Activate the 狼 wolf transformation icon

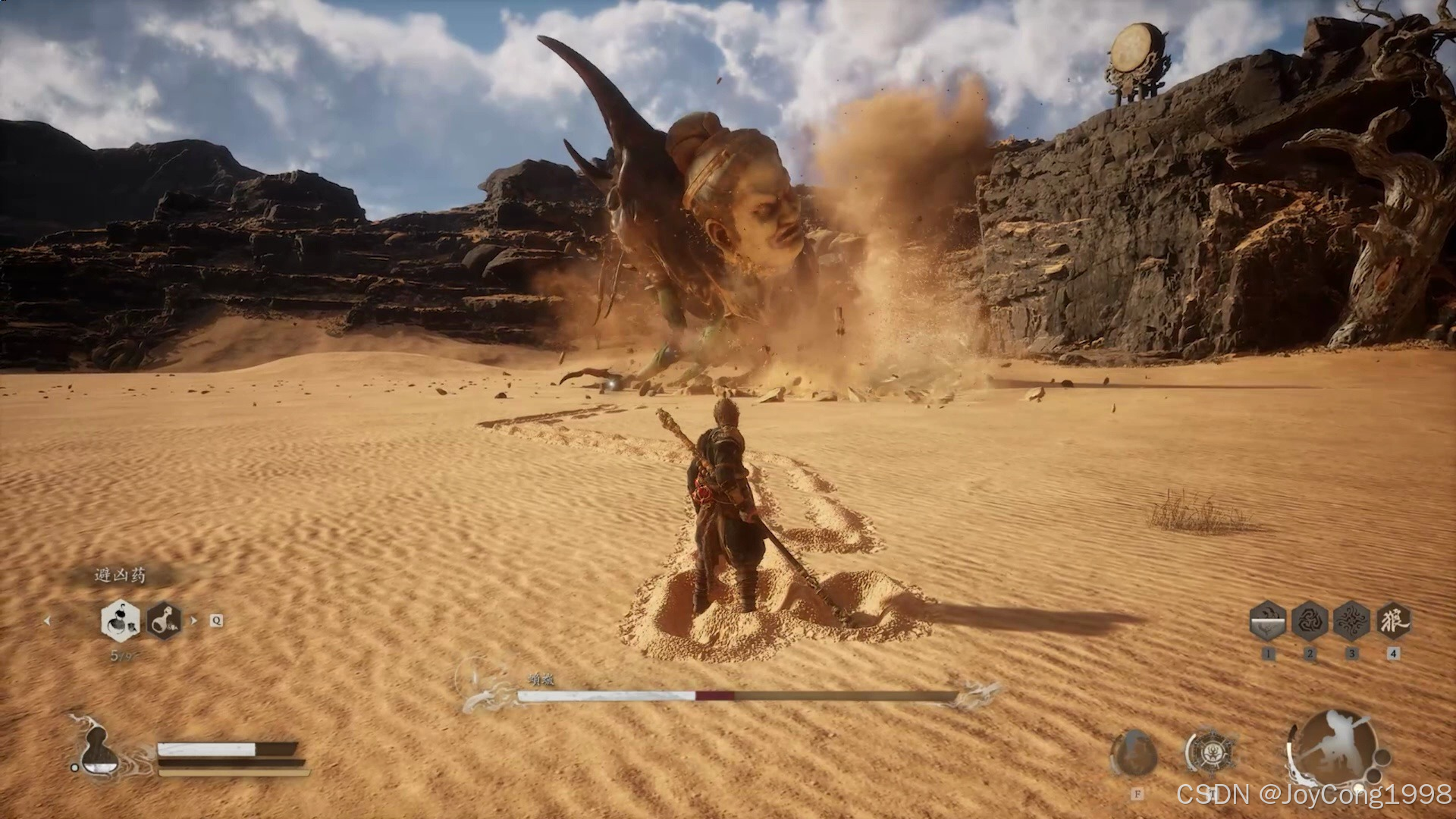click(1393, 621)
